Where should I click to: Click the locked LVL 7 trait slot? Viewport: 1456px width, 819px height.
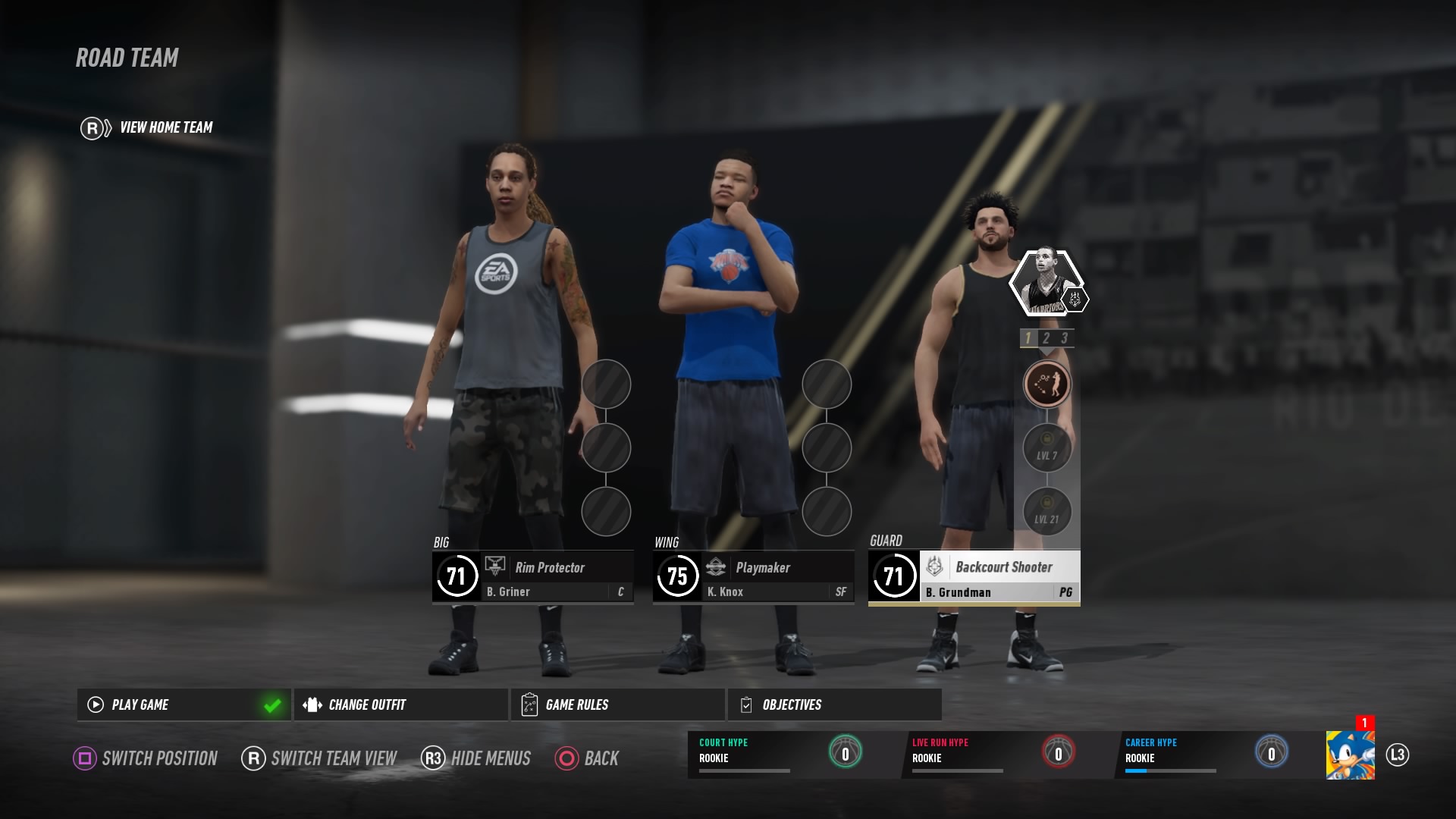(x=1047, y=447)
